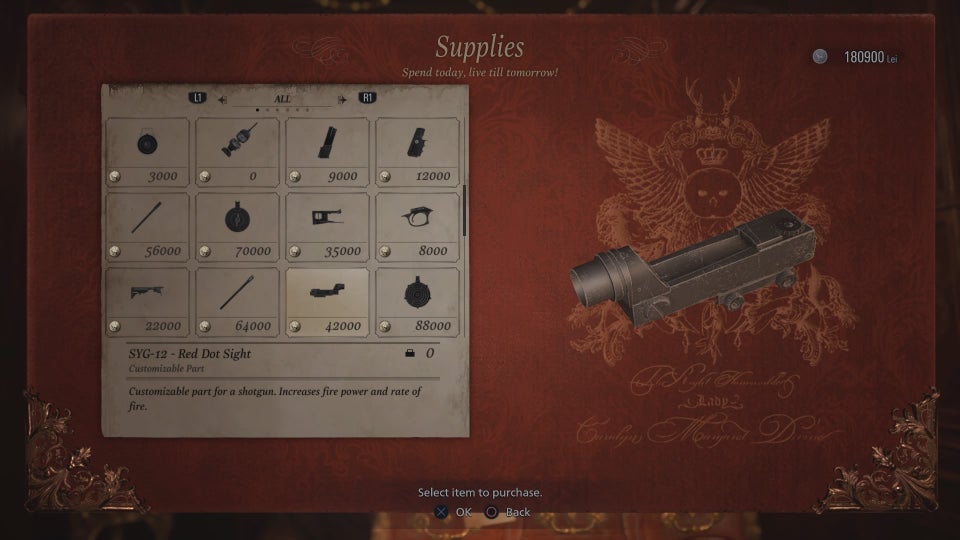Viewport: 960px width, 540px height.
Task: Choose the stock part priced 22000
Action: click(x=147, y=301)
